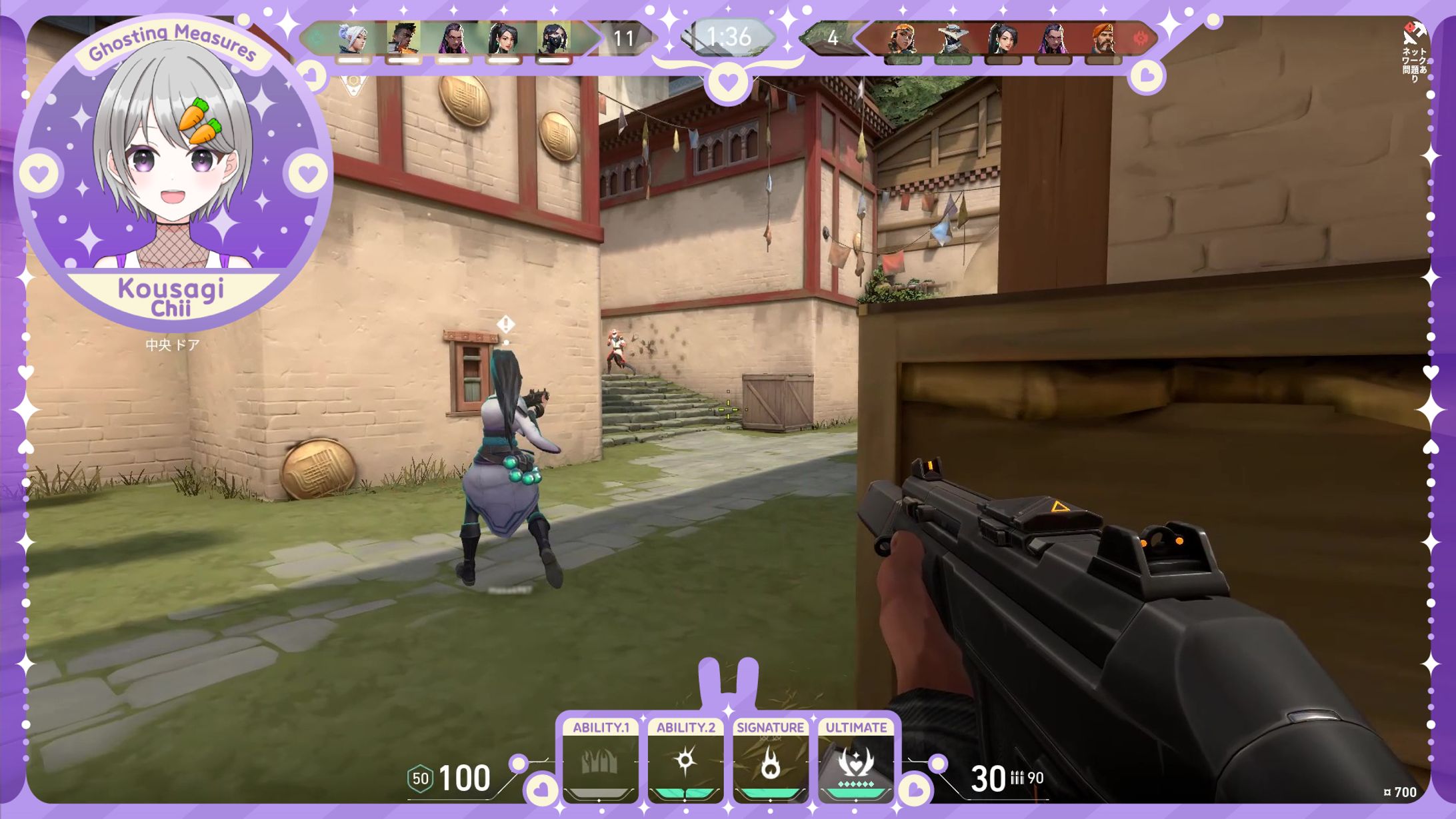The image size is (1456, 819).
Task: Click the enemy score showing 4
Action: tap(831, 39)
